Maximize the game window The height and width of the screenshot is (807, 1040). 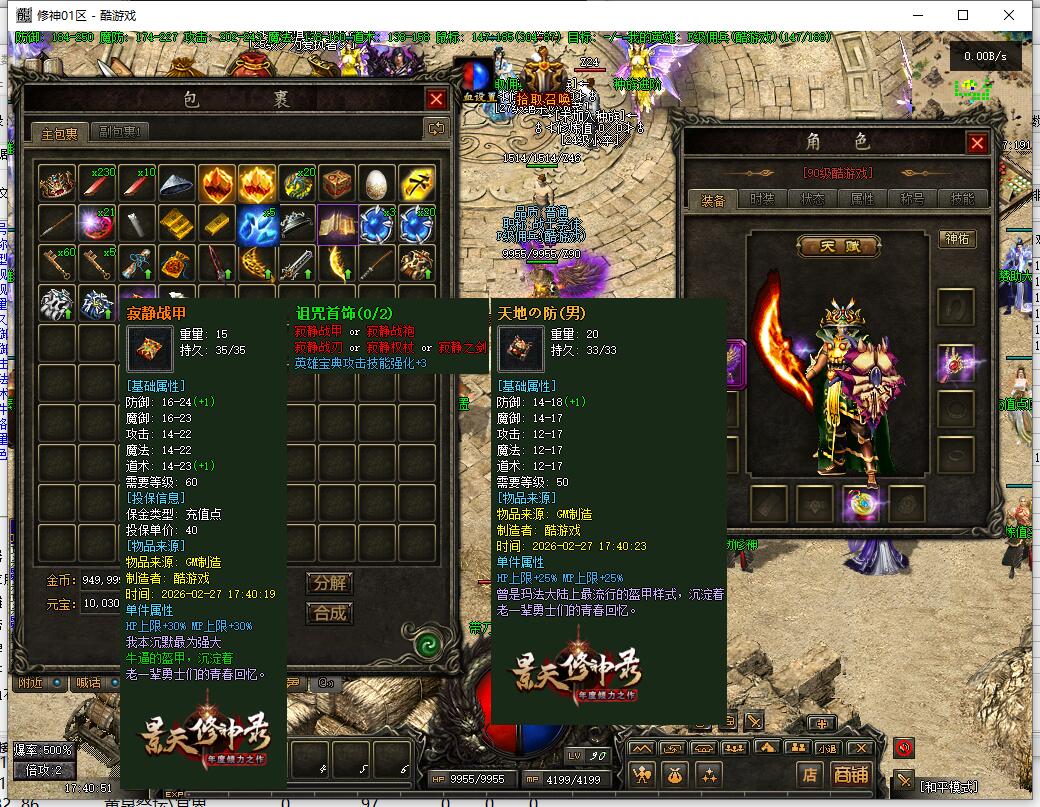click(x=963, y=15)
